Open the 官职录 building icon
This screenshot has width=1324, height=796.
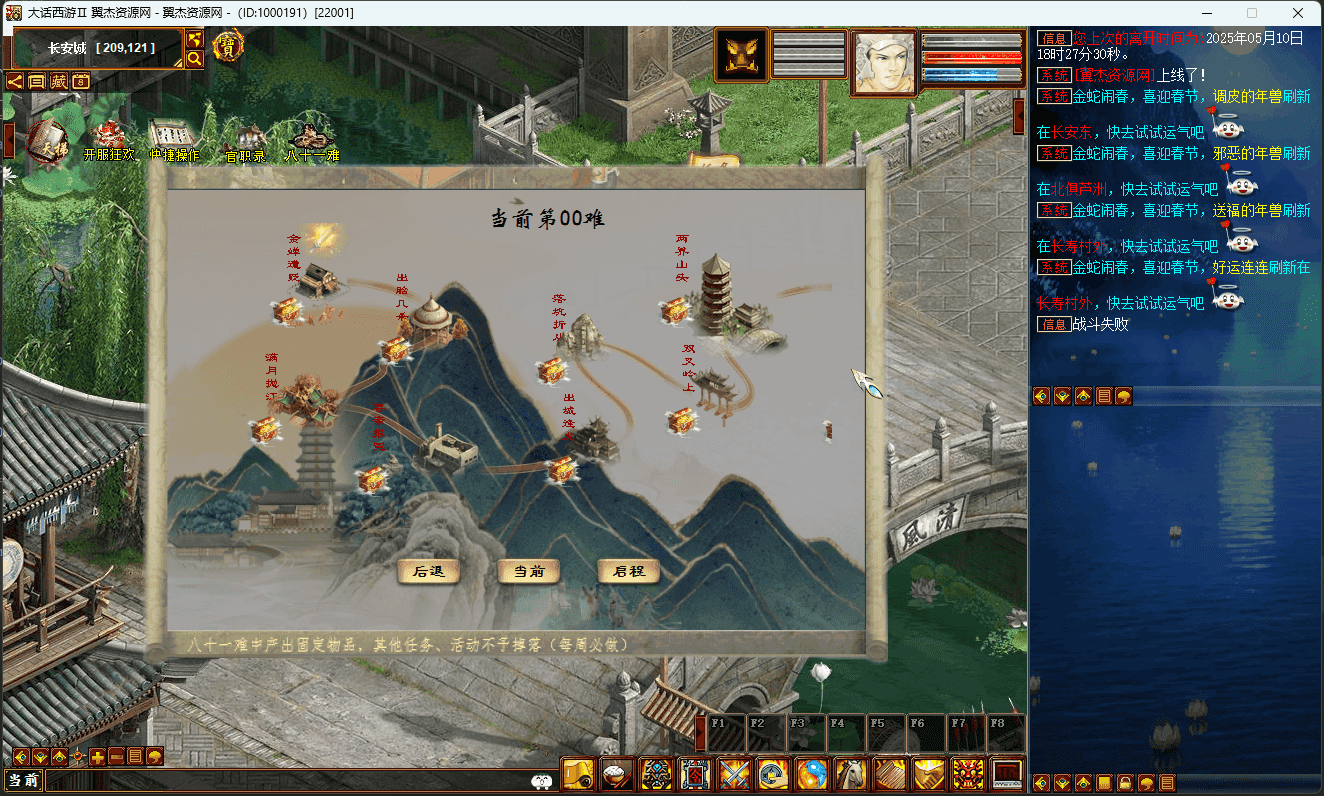(245, 141)
